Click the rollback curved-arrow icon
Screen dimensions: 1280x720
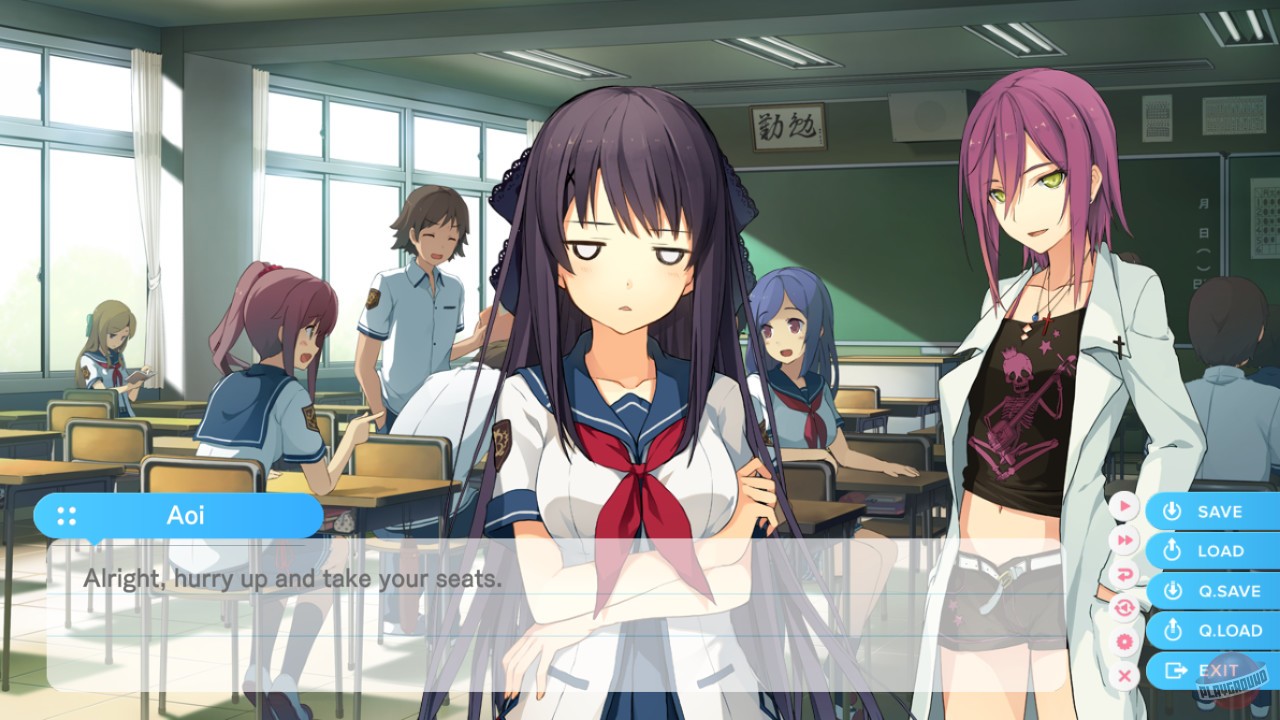click(1123, 576)
